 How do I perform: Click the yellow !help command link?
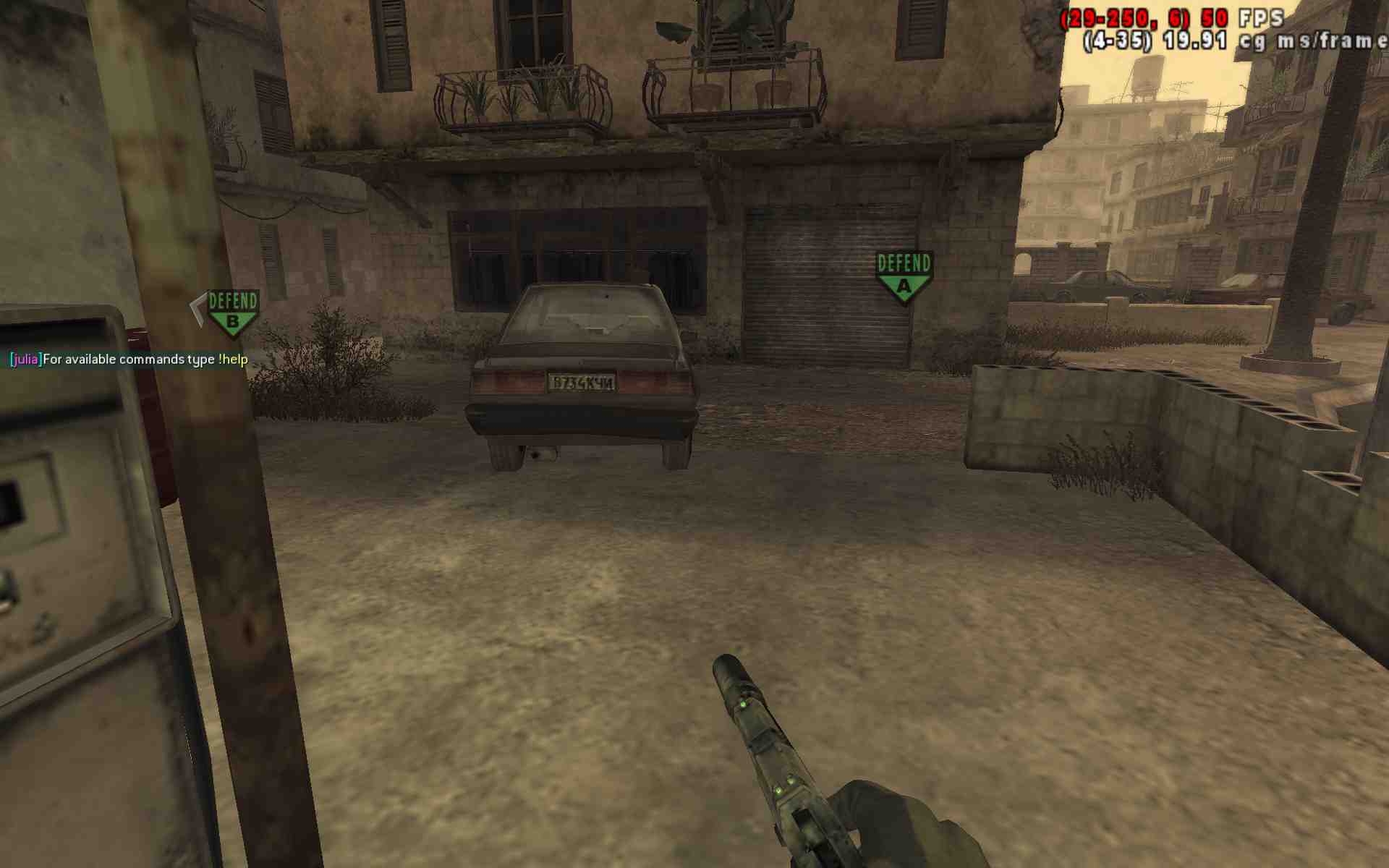(x=234, y=358)
